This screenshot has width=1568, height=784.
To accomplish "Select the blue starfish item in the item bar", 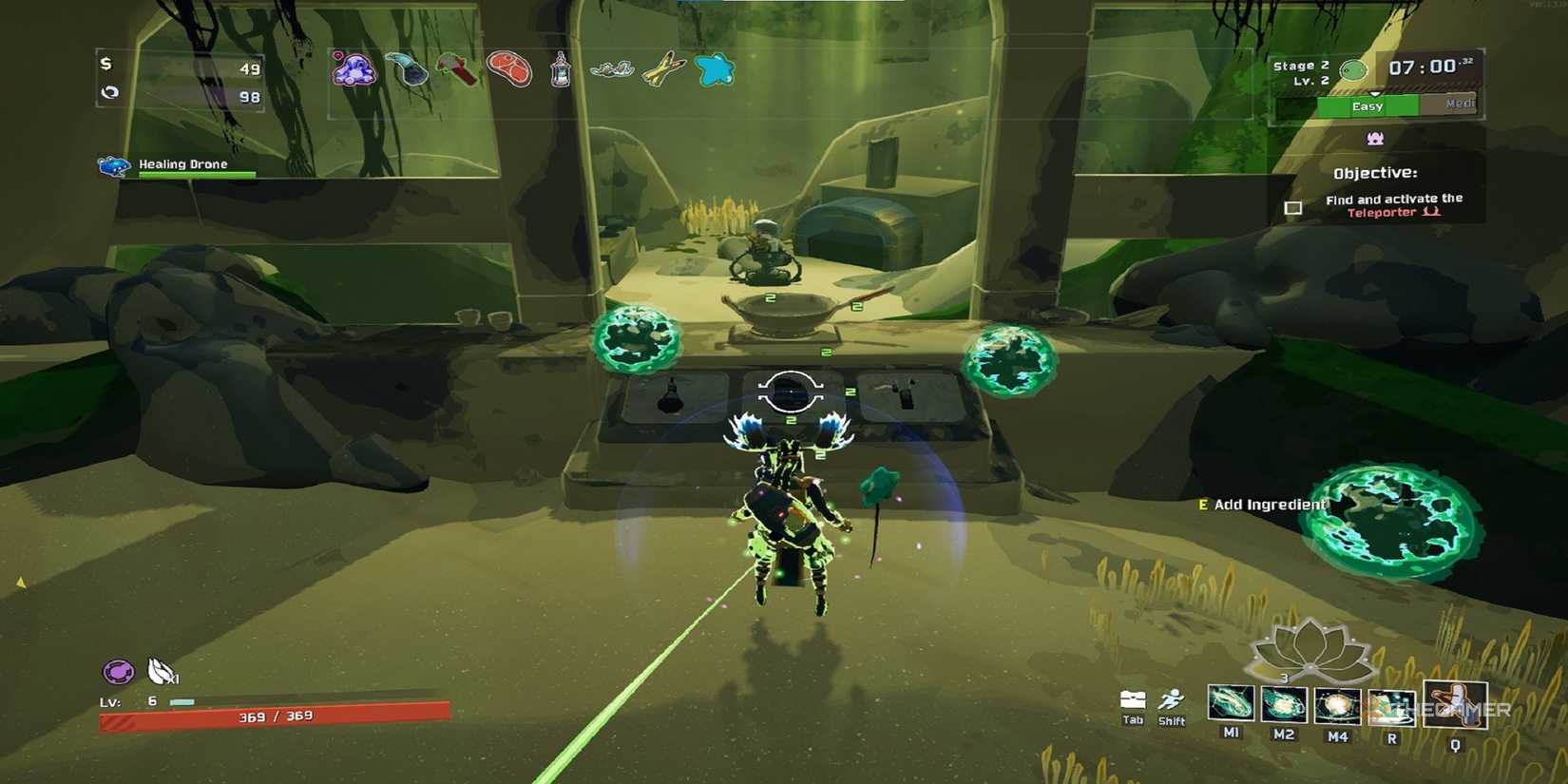I will [x=717, y=68].
